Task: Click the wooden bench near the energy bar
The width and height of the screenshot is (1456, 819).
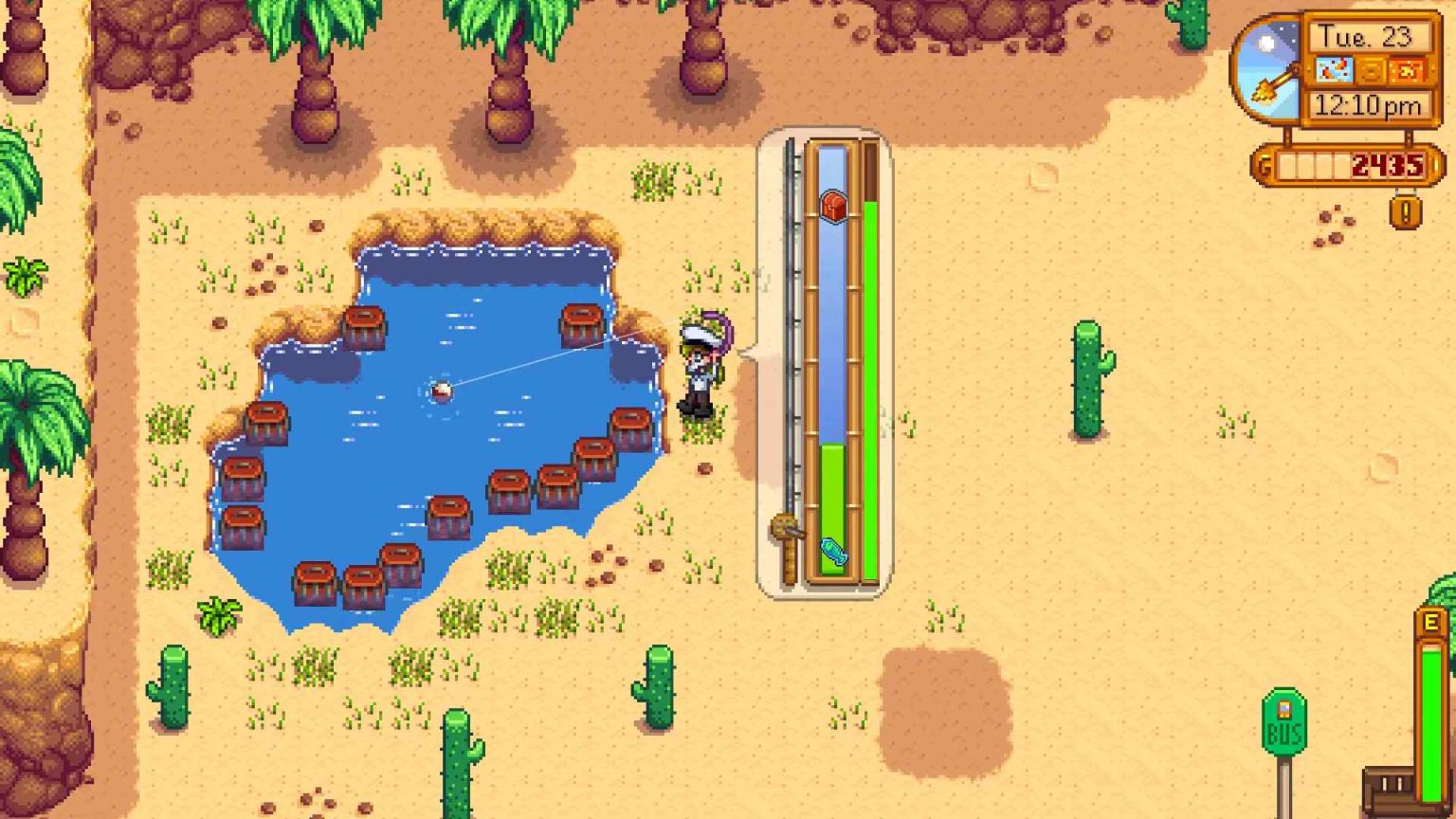Action: (1389, 785)
